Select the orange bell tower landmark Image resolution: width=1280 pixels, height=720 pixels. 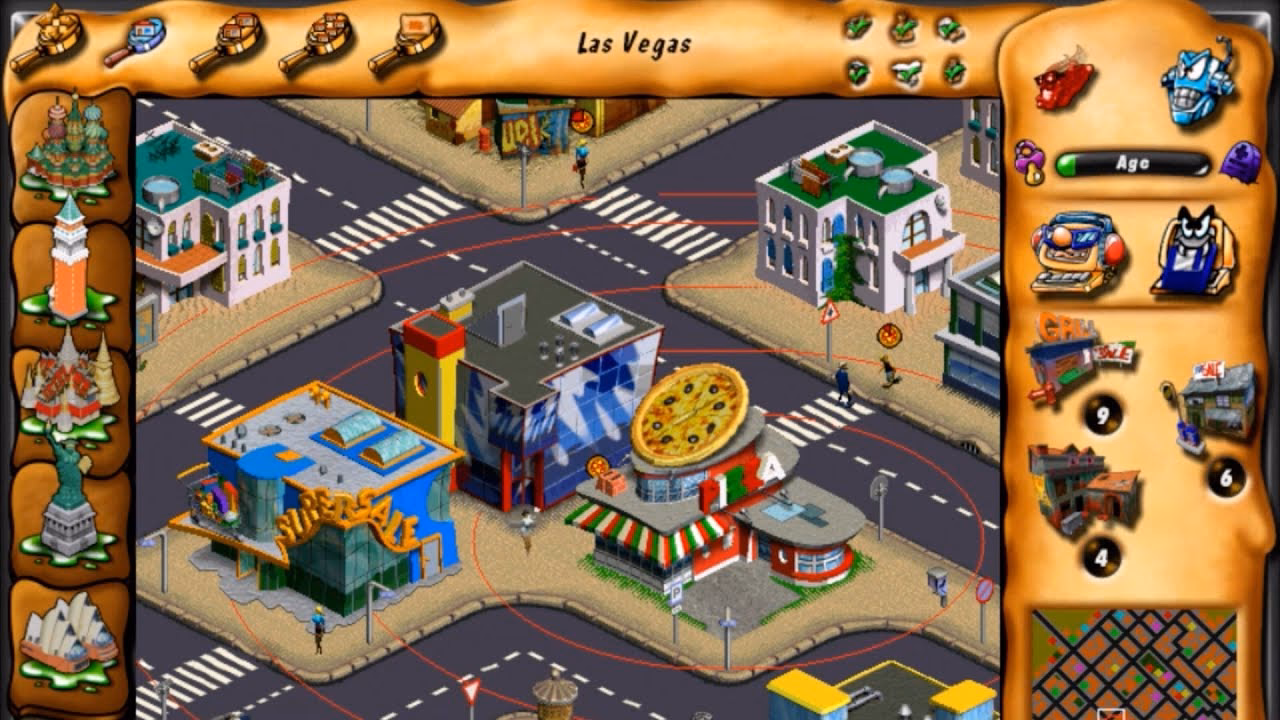point(69,258)
